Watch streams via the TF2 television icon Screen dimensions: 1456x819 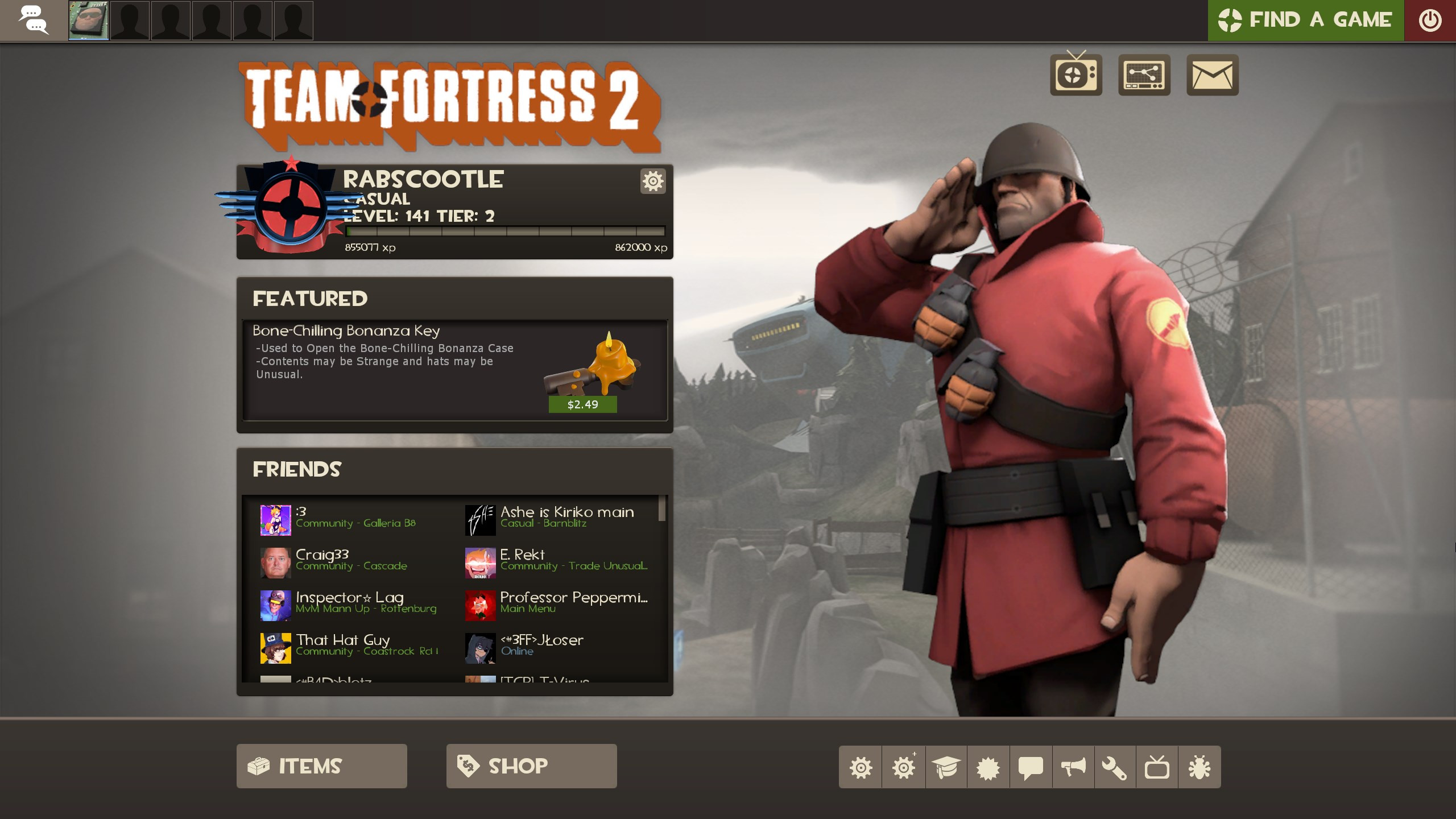pyautogui.click(x=1076, y=74)
